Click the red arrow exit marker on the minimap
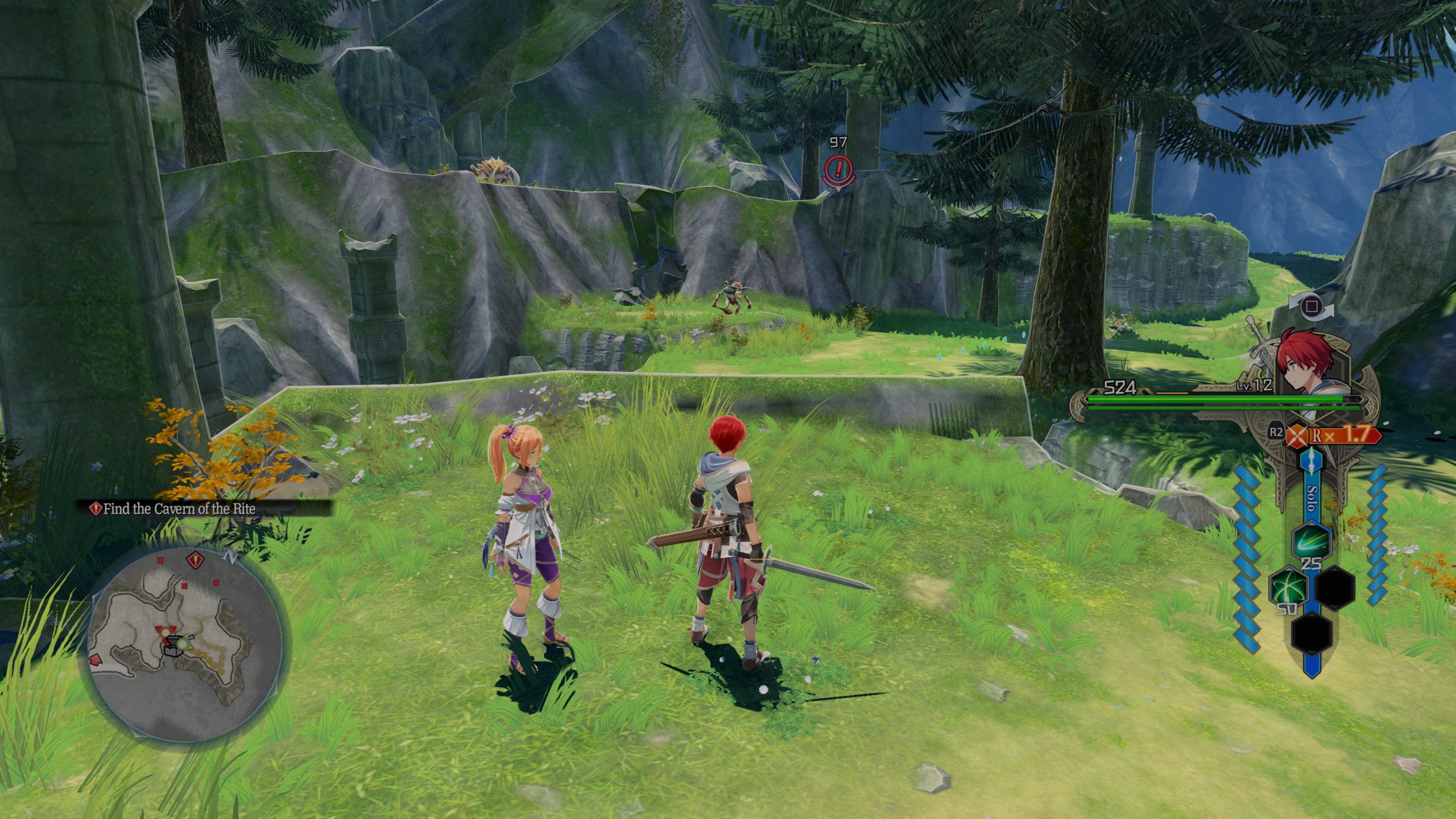Screen dimensions: 1456x819 click(95, 660)
